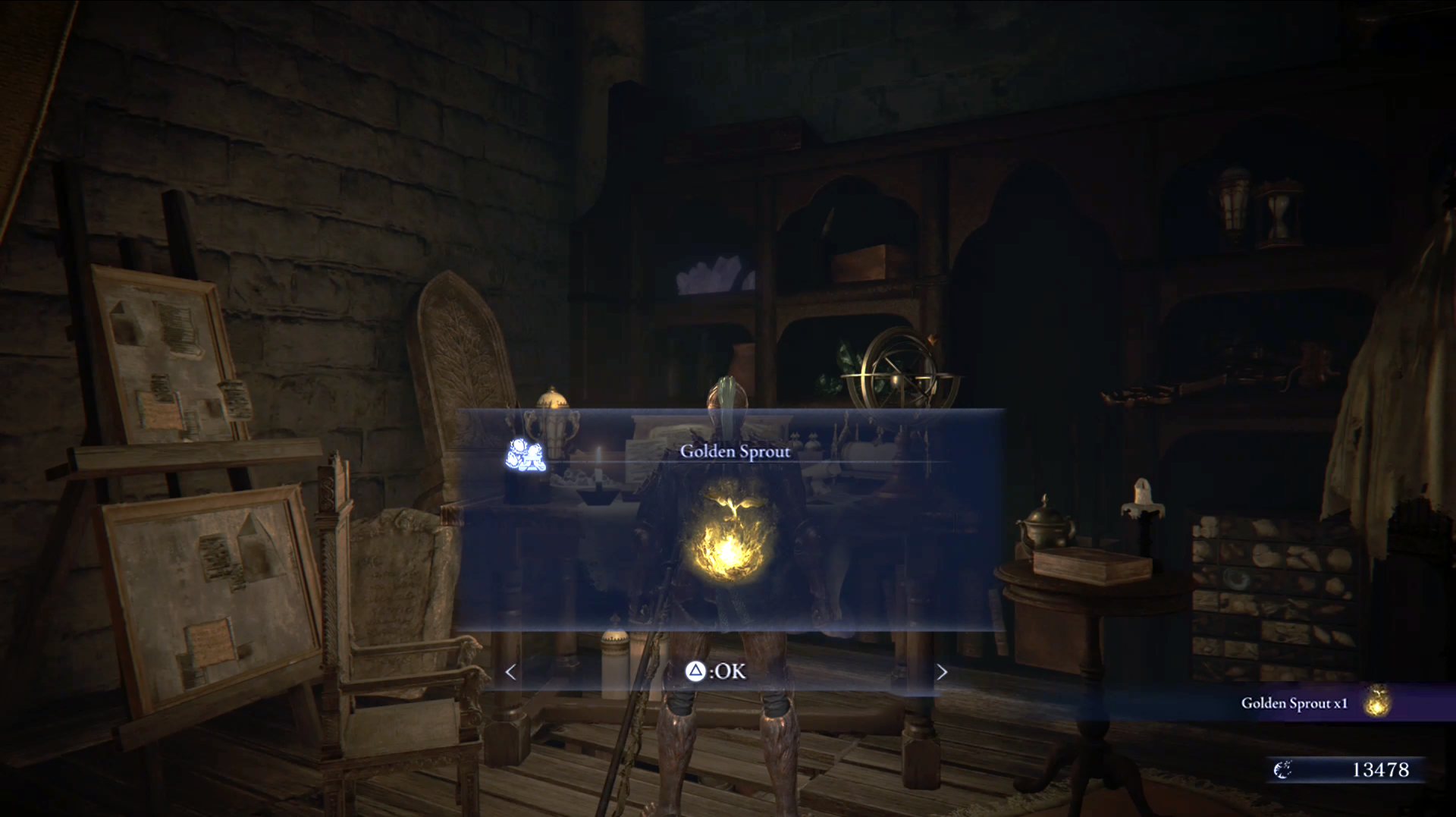
Task: Click the Golden Sprout x1 pickup notification
Action: click(x=1314, y=702)
